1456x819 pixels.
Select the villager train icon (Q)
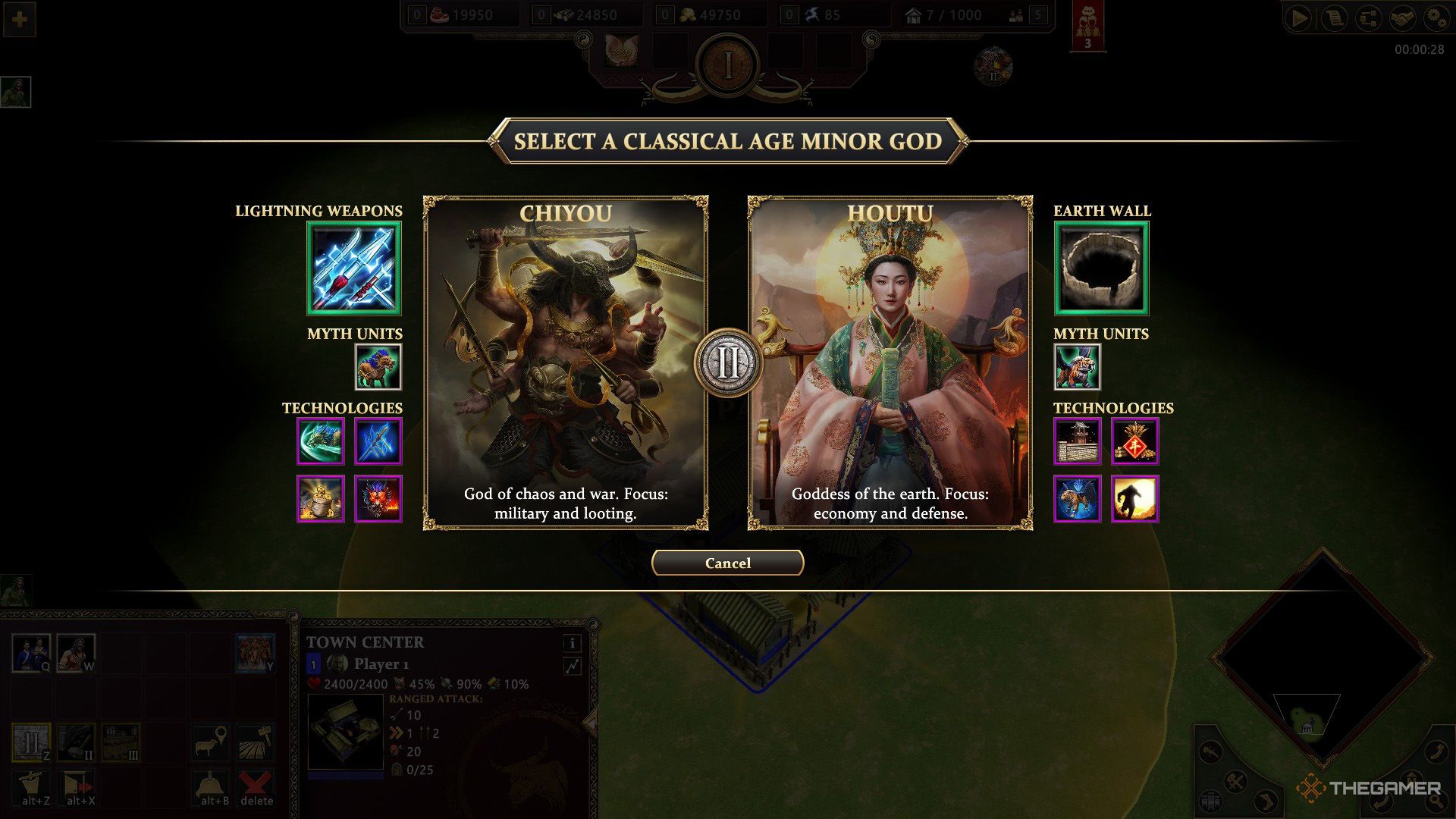tap(30, 652)
